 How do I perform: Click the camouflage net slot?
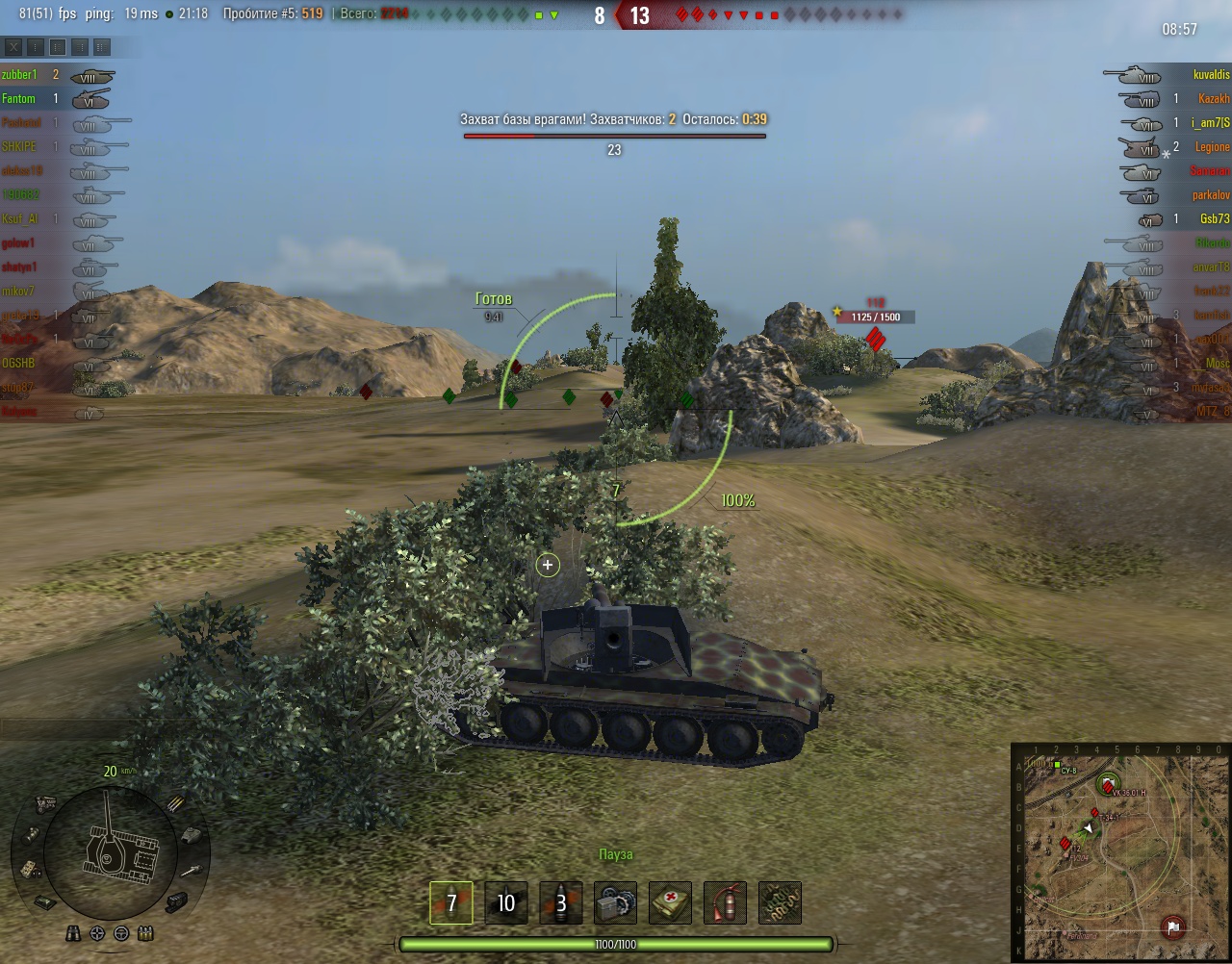[780, 902]
